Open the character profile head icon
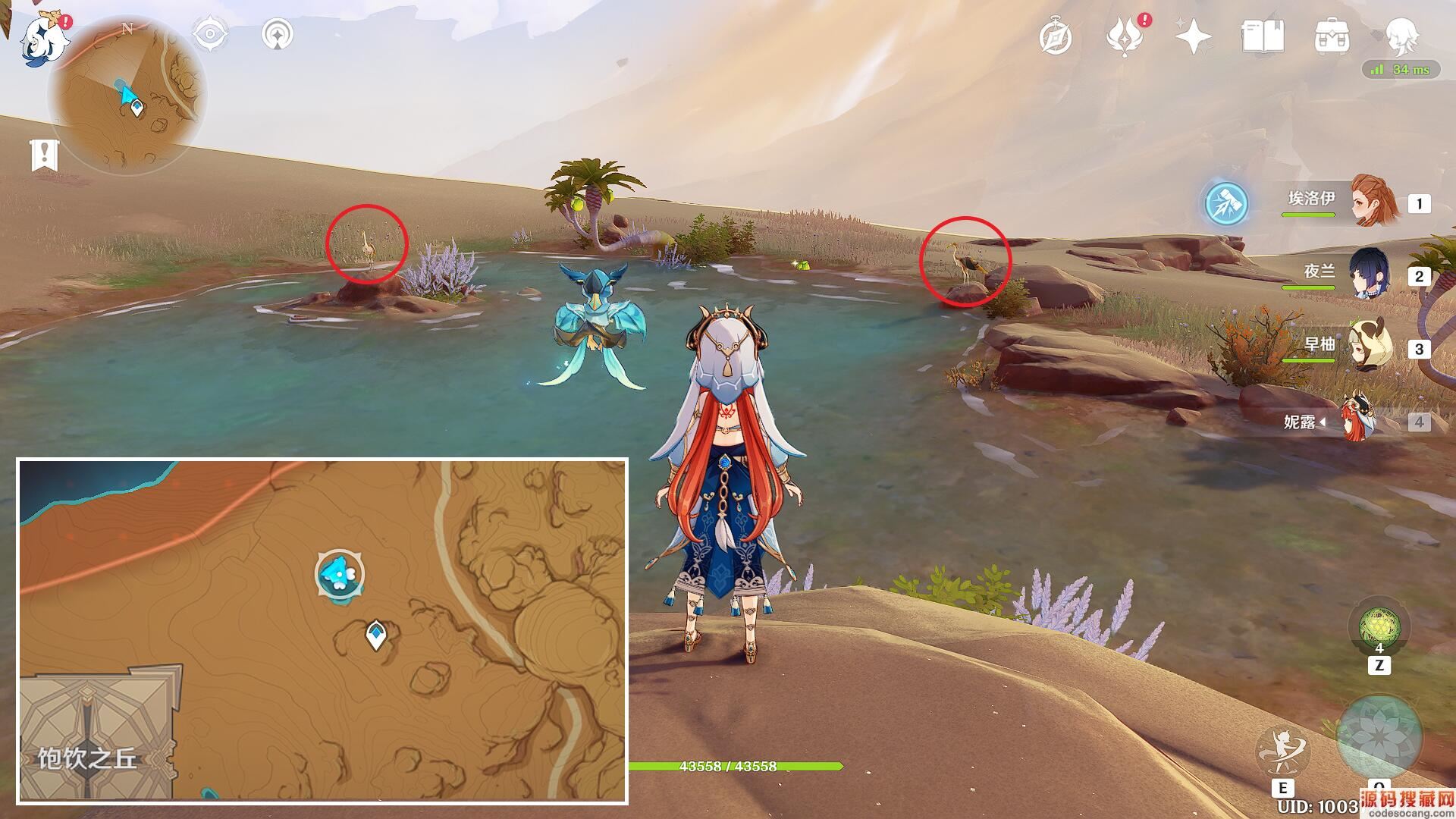This screenshot has width=1456, height=819. (1400, 36)
